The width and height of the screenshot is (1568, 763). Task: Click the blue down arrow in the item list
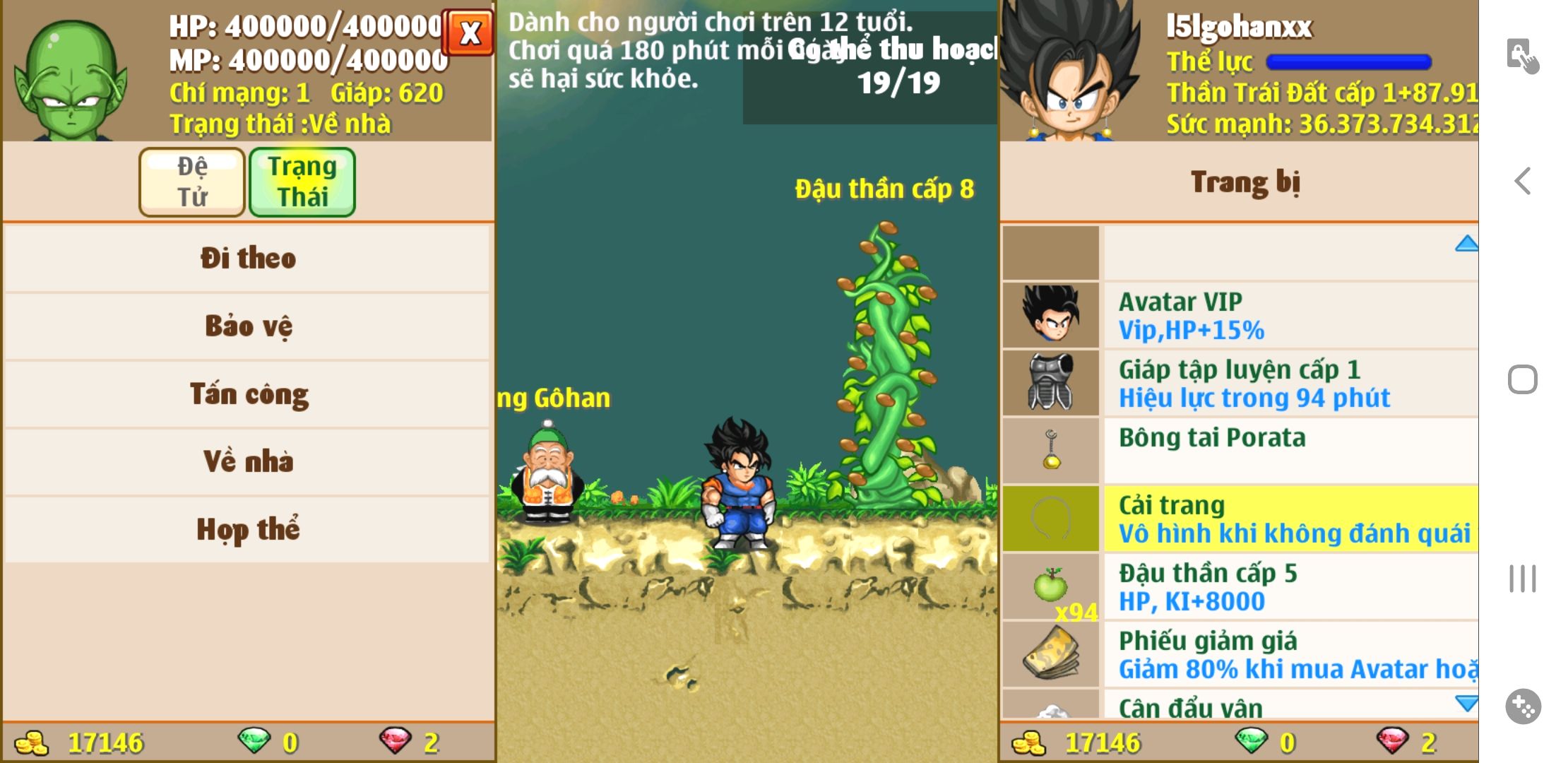click(x=1466, y=703)
